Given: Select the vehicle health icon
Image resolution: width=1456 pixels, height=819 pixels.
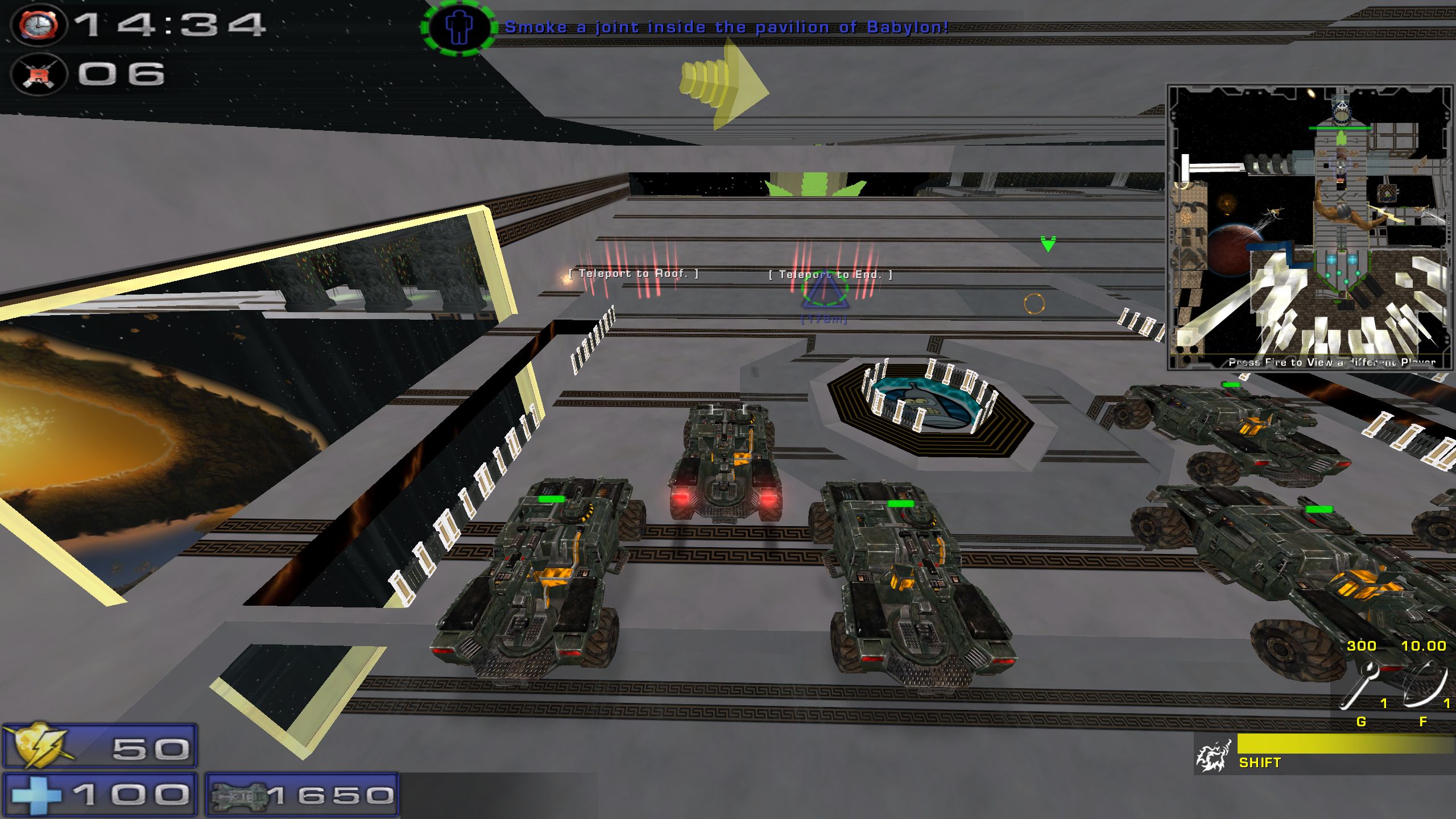Looking at the screenshot, I should [239, 796].
